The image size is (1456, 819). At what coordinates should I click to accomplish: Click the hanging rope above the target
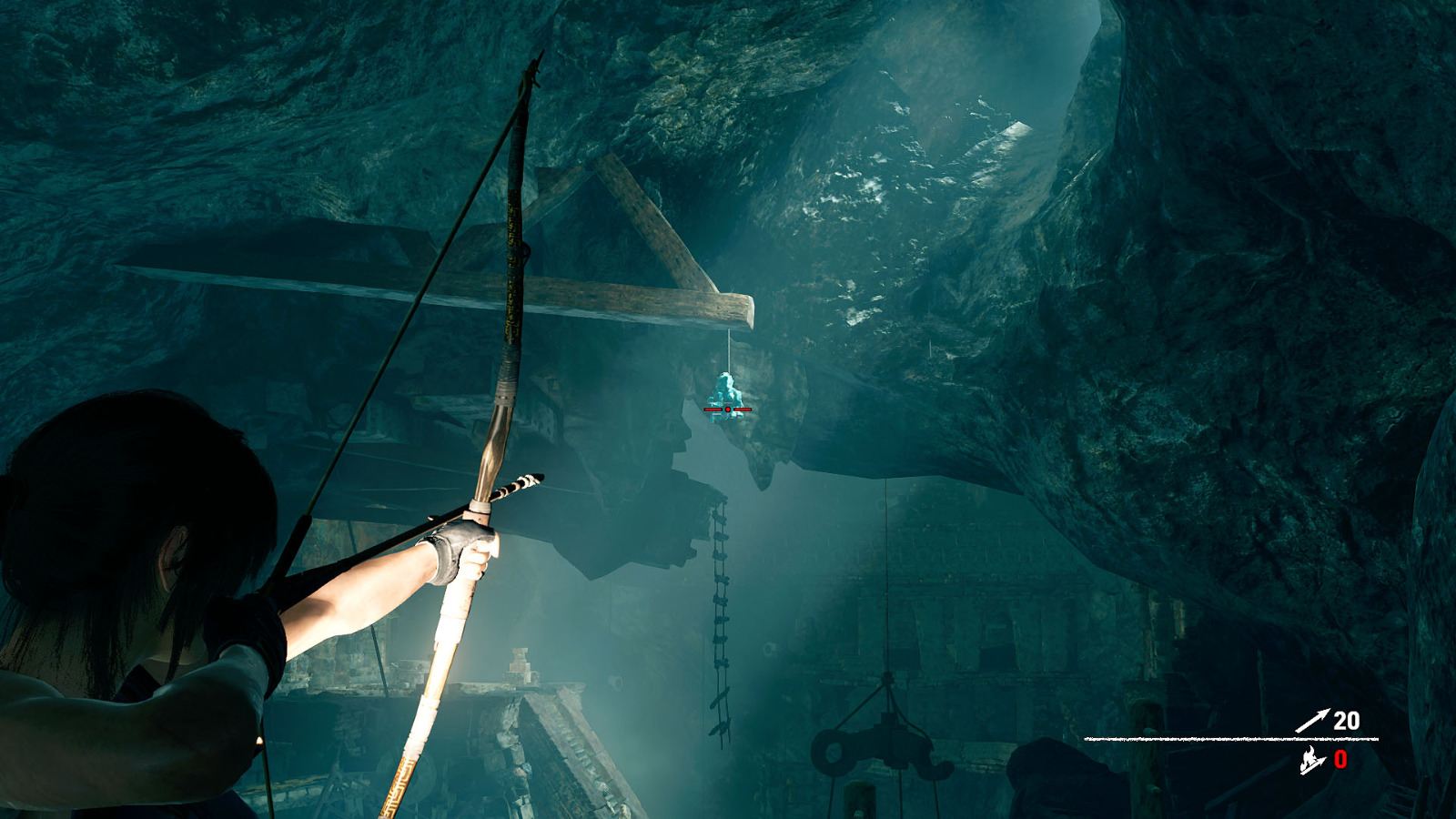pyautogui.click(x=728, y=350)
